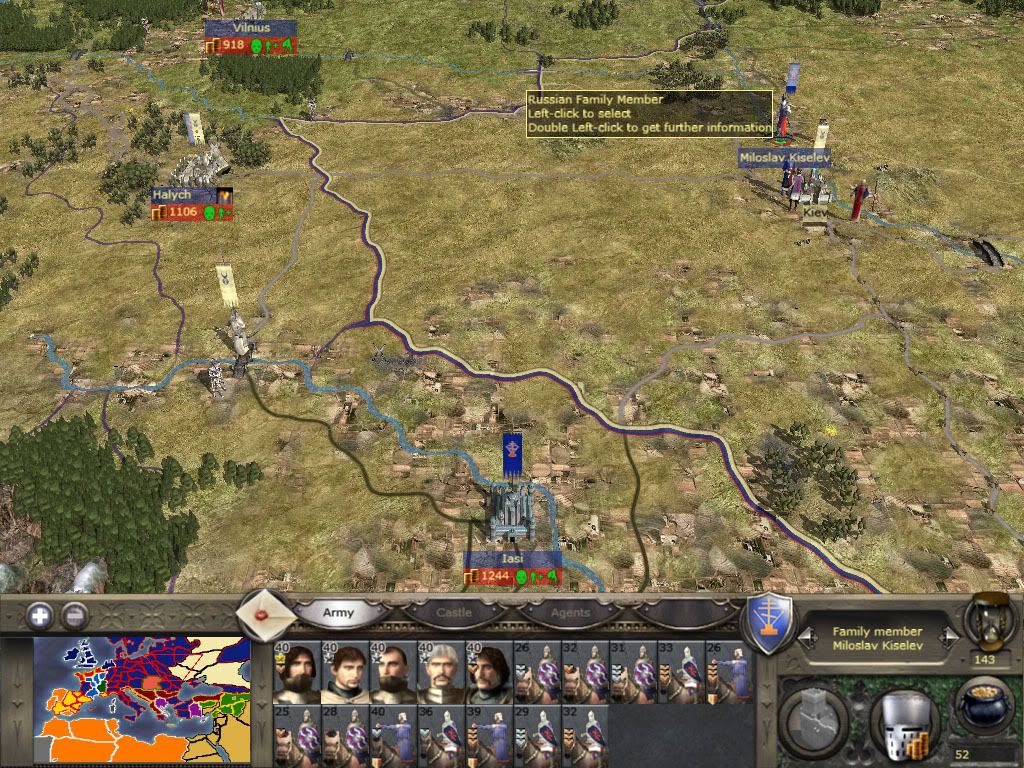Zoom in the minimap with the plus button
The height and width of the screenshot is (768, 1024).
40,615
